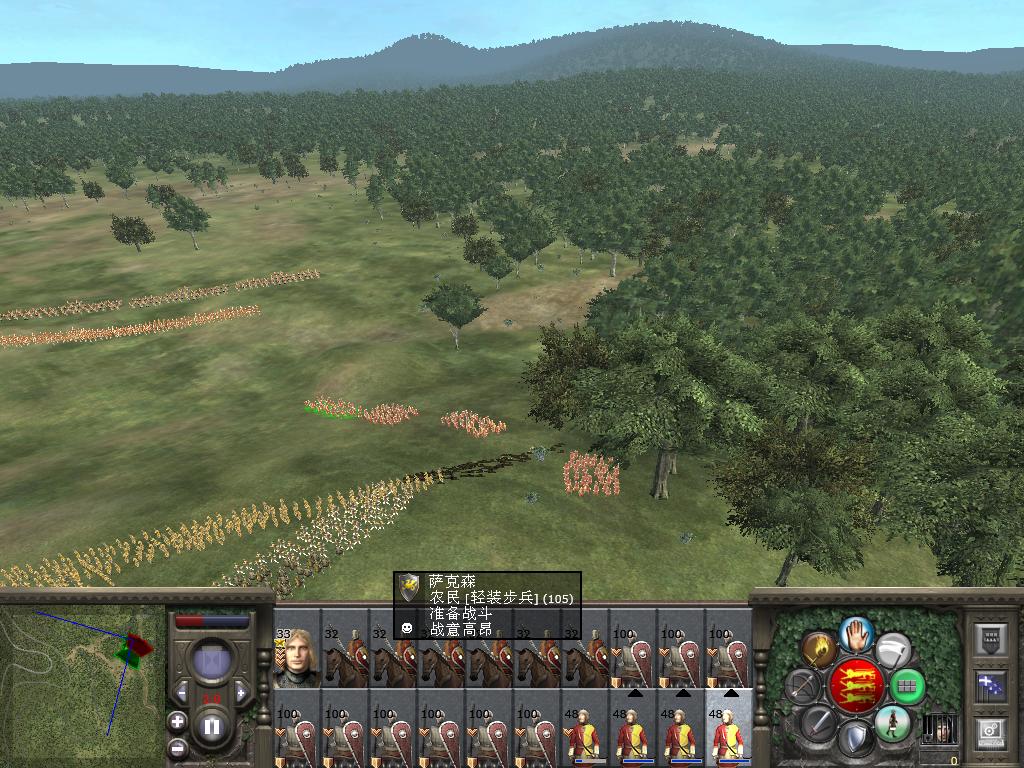The width and height of the screenshot is (1024, 768).
Task: Increase battle speed with the plus arrow
Action: click(x=241, y=692)
